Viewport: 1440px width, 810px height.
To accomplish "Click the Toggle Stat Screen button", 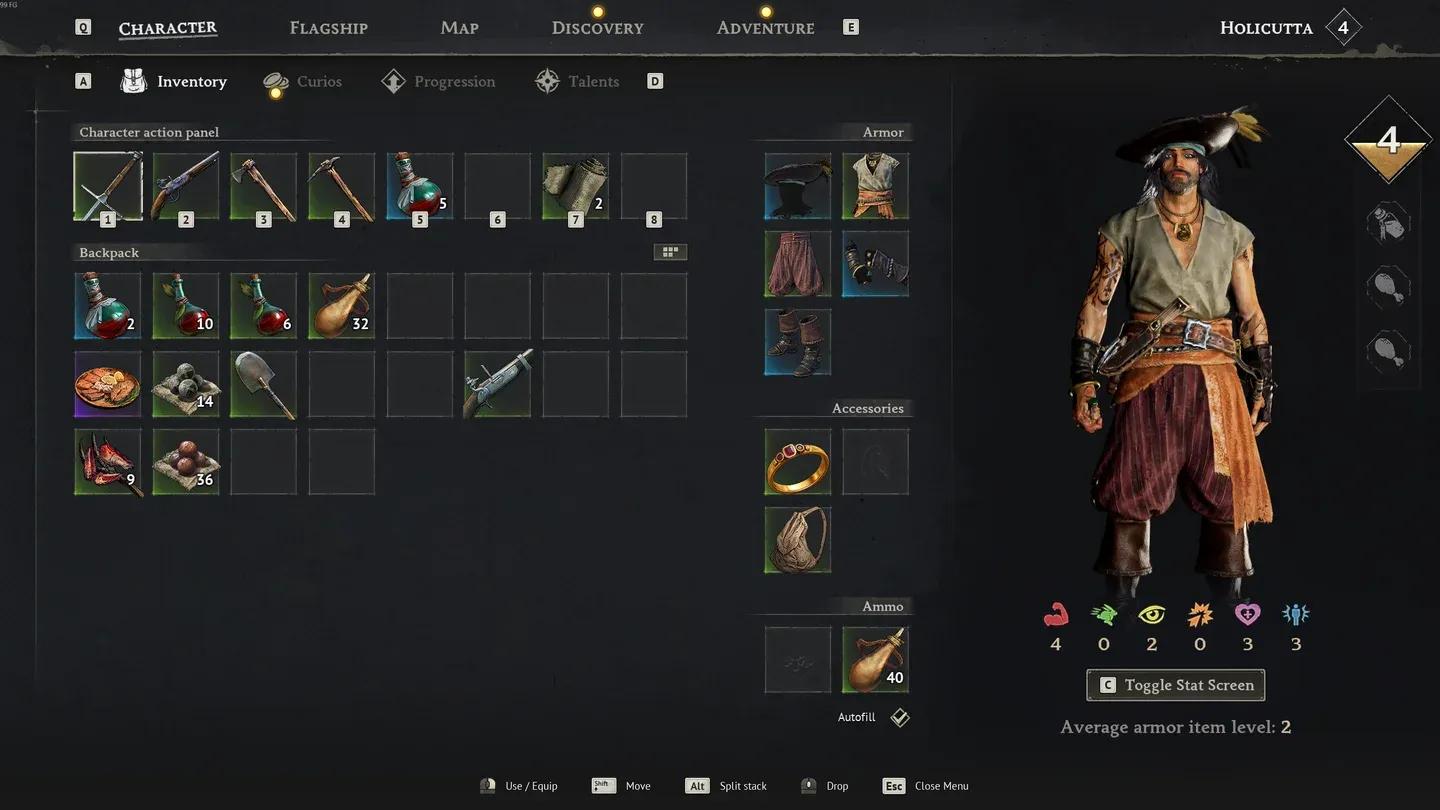I will pyautogui.click(x=1175, y=685).
